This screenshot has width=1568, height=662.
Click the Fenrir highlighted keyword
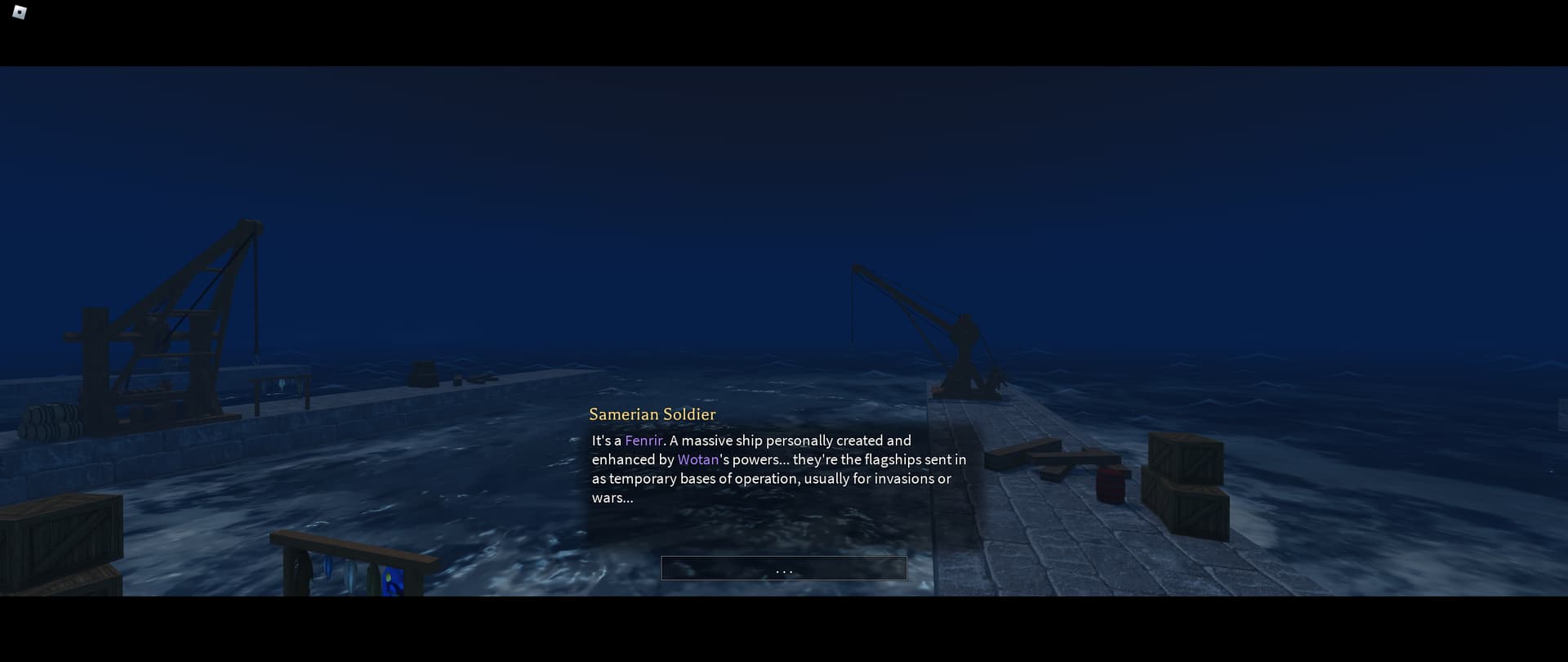point(643,441)
